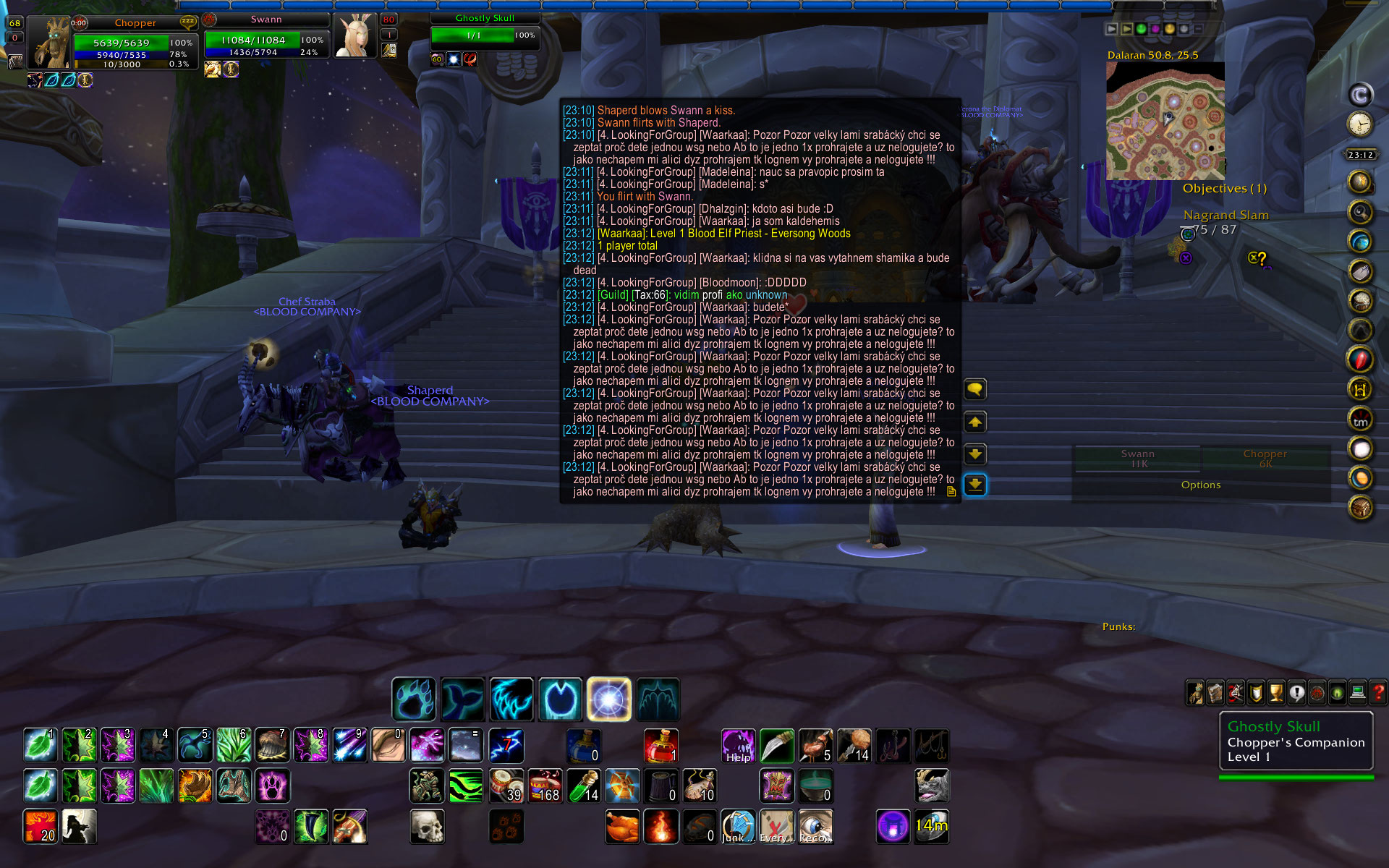Viewport: 1389px width, 868px height.
Task: Click the clock button beside the minimap
Action: click(1360, 124)
